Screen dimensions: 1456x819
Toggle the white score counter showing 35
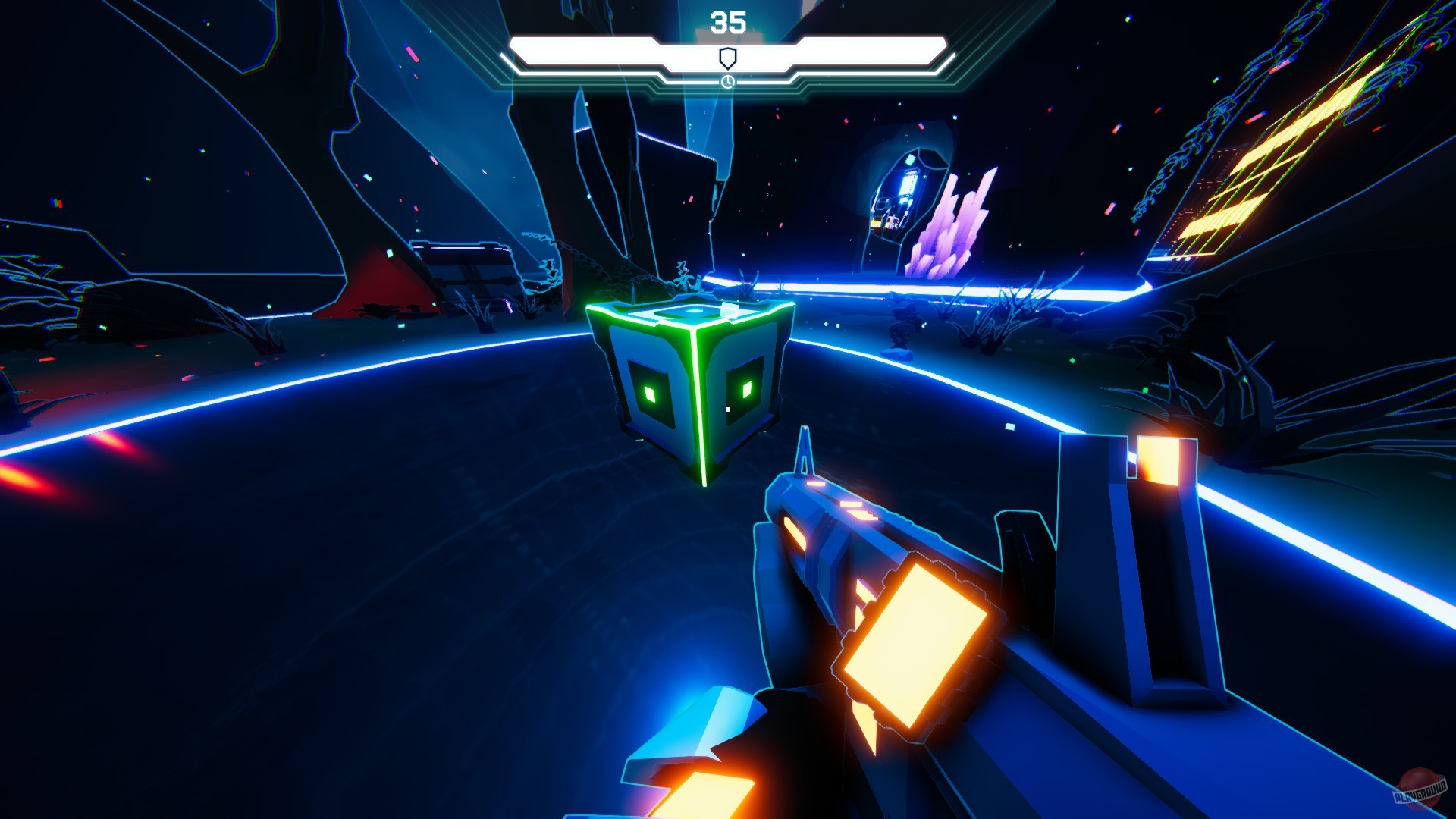[x=726, y=21]
